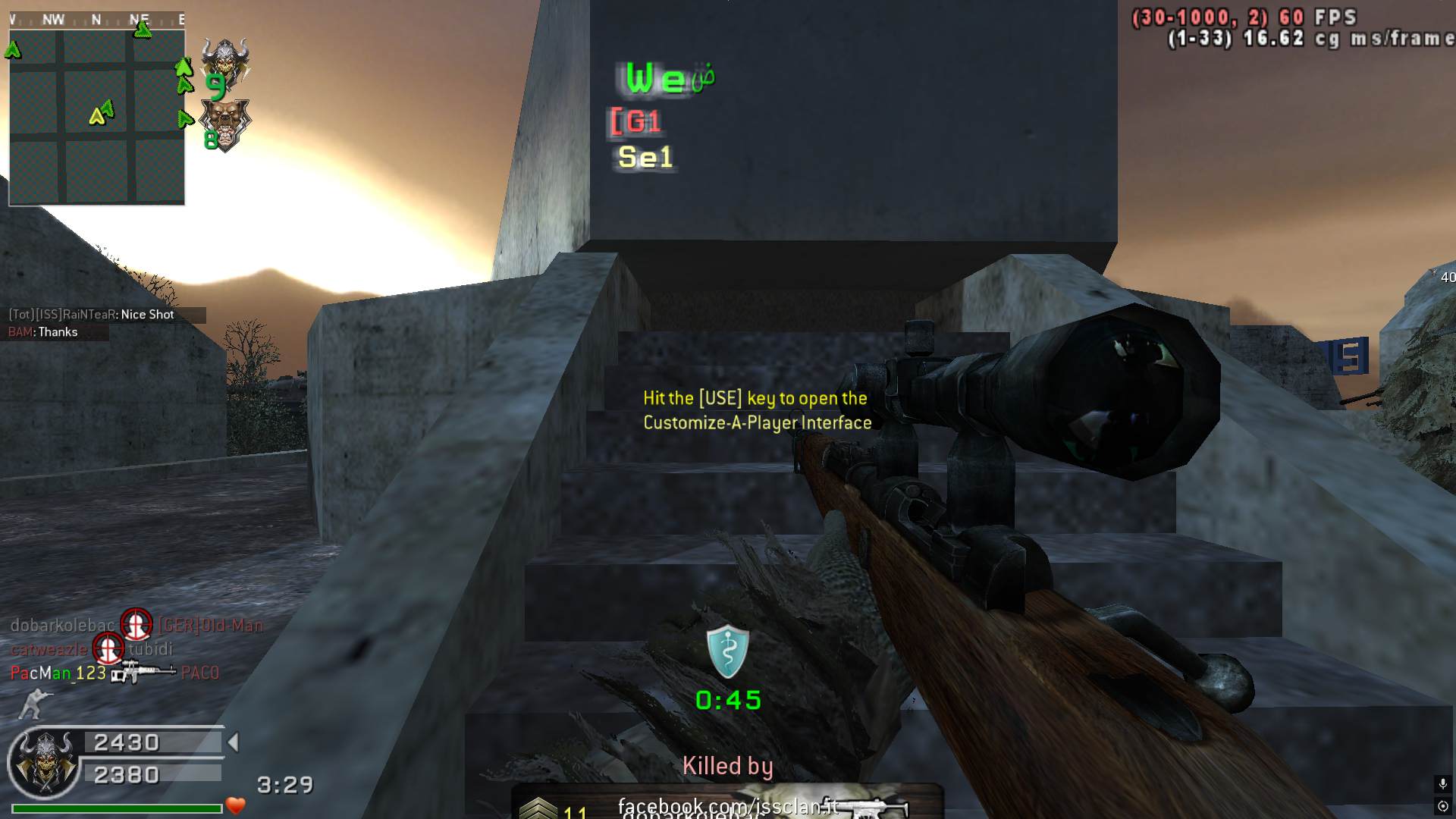The width and height of the screenshot is (1456, 819).
Task: Click the soldier stance icon
Action: click(x=32, y=704)
